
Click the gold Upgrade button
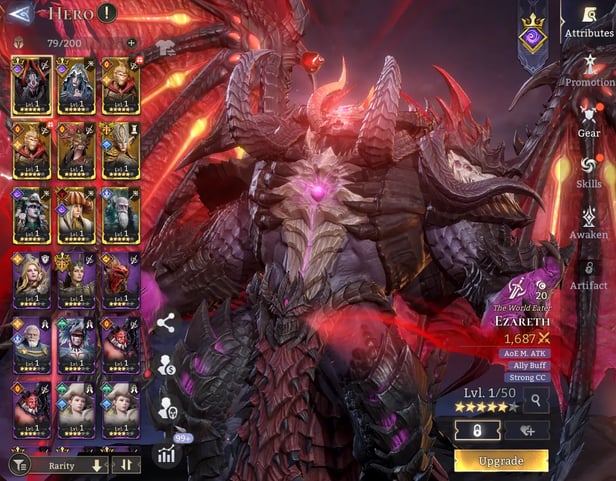501,461
